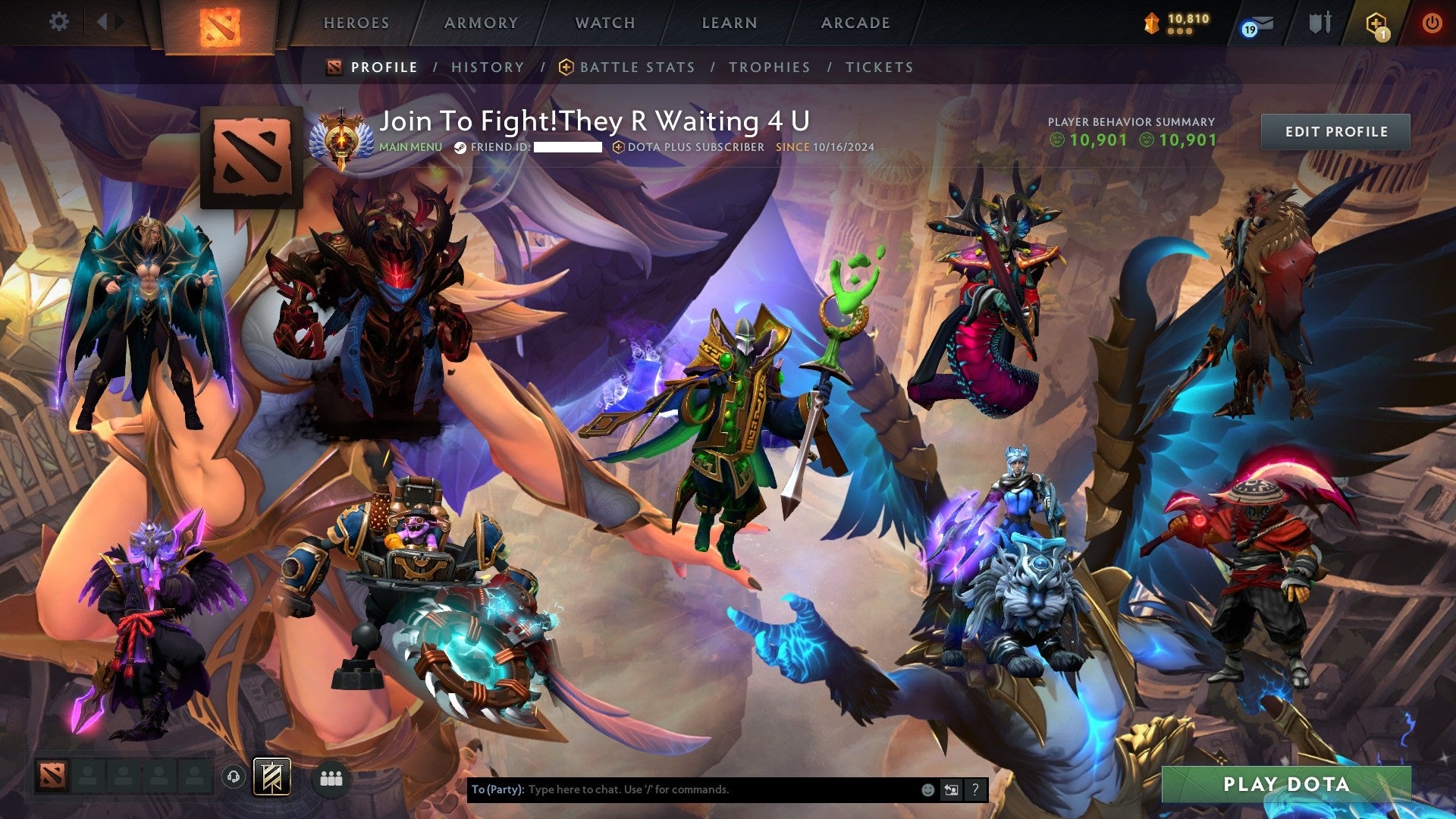The width and height of the screenshot is (1456, 819).
Task: Open the settings gear
Action: point(59,21)
